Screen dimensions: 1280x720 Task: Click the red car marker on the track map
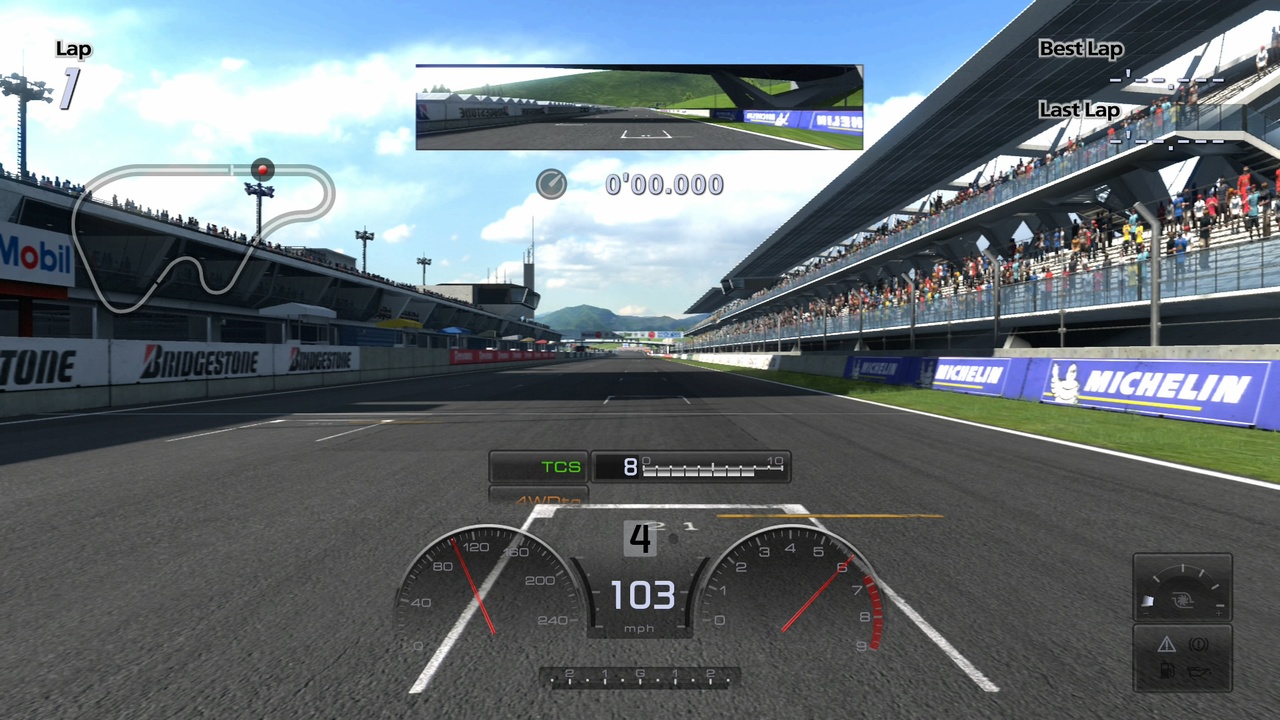262,169
